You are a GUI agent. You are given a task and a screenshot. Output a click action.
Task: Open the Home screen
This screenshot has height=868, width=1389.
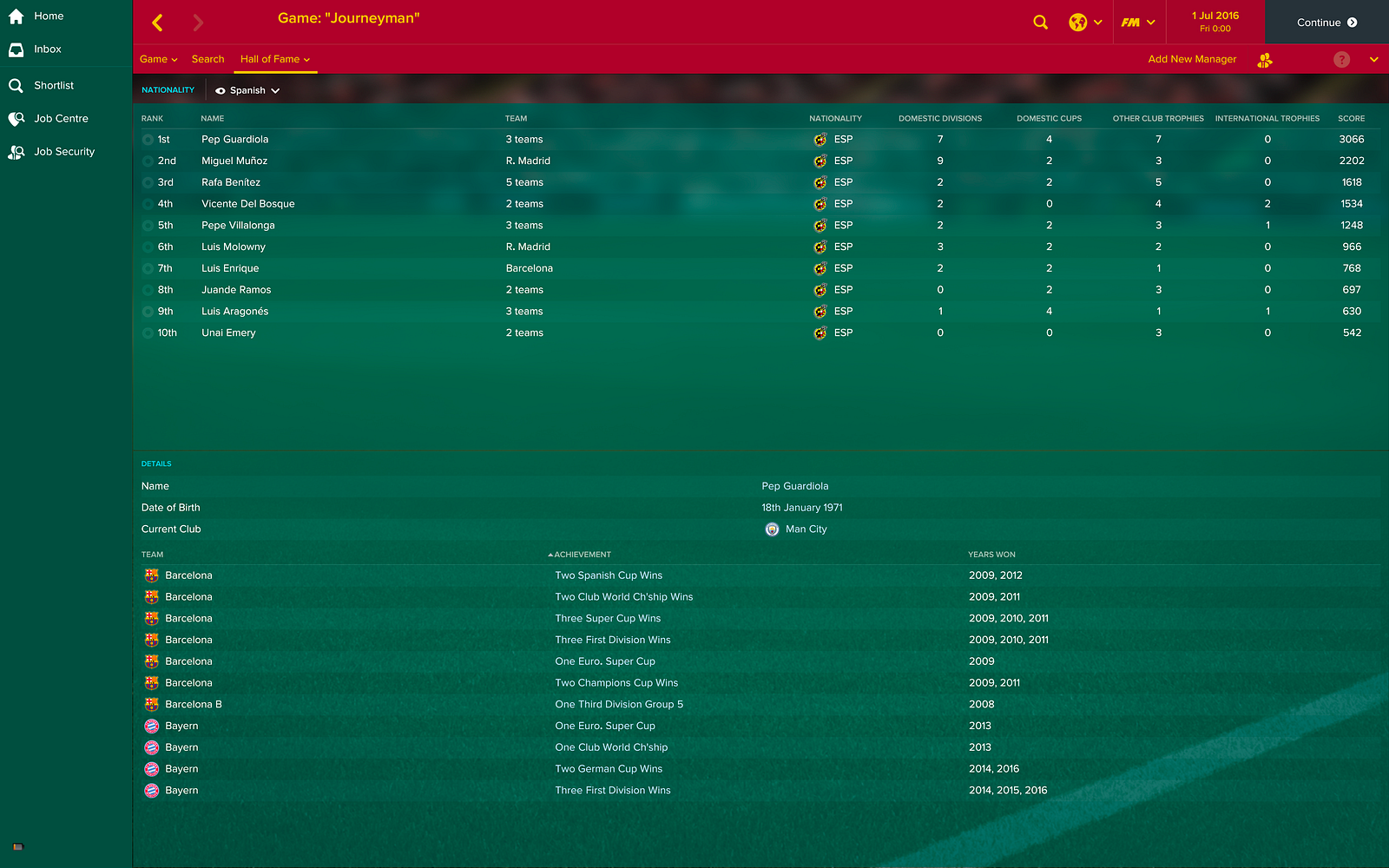(48, 16)
